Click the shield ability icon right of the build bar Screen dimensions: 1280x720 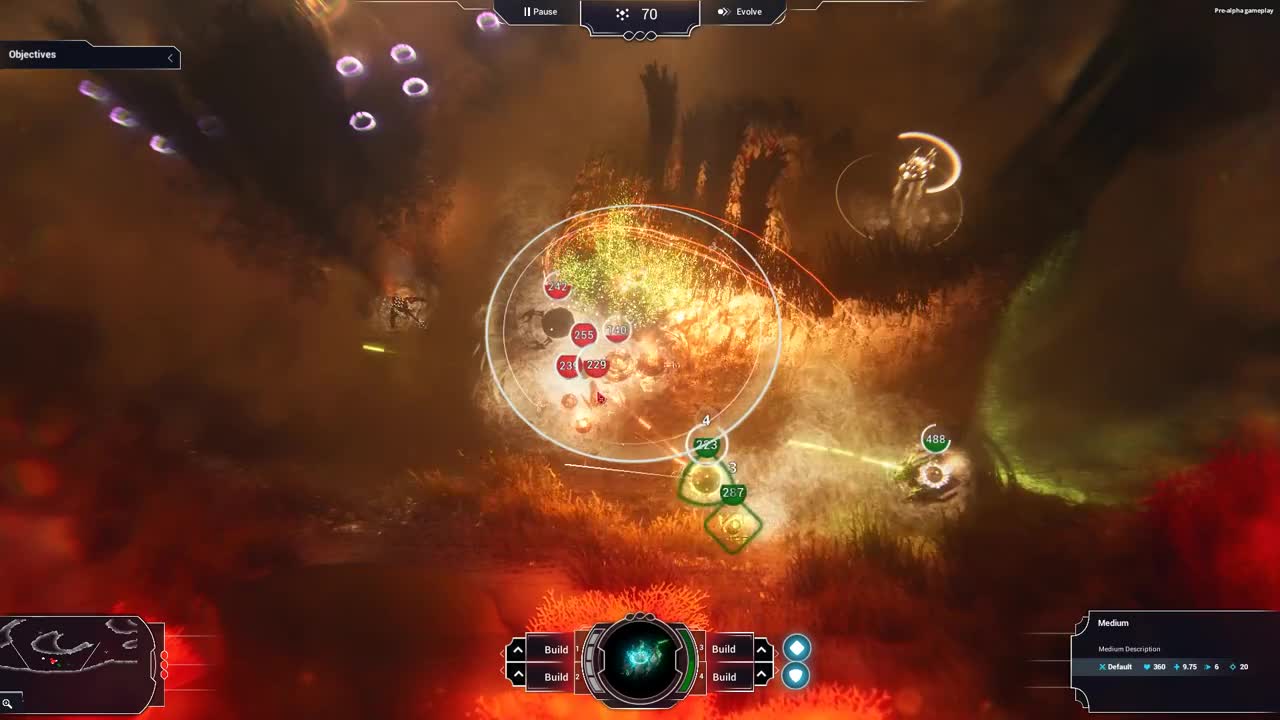pyautogui.click(x=796, y=675)
